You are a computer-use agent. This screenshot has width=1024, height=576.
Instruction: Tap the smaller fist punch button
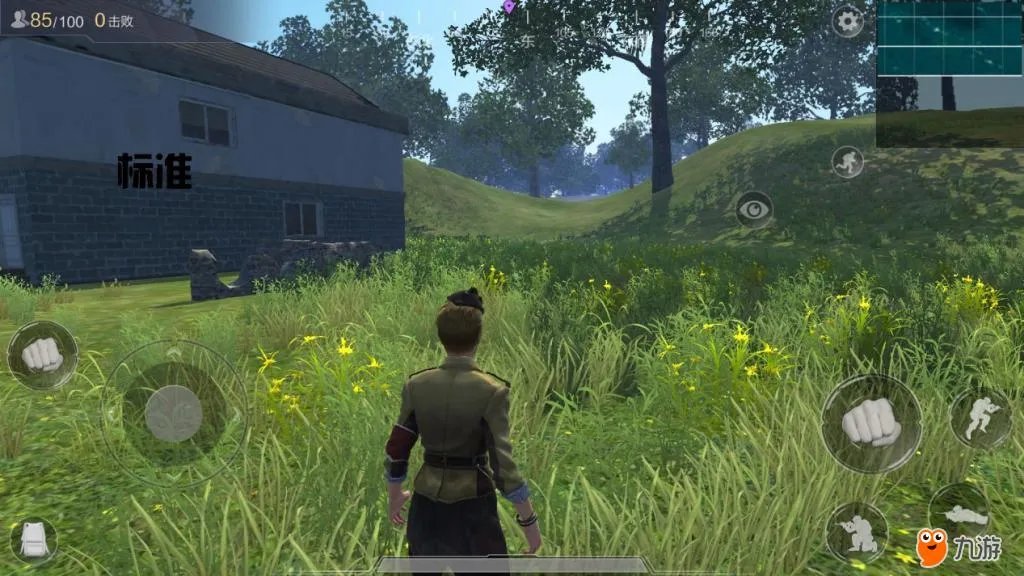click(x=42, y=355)
